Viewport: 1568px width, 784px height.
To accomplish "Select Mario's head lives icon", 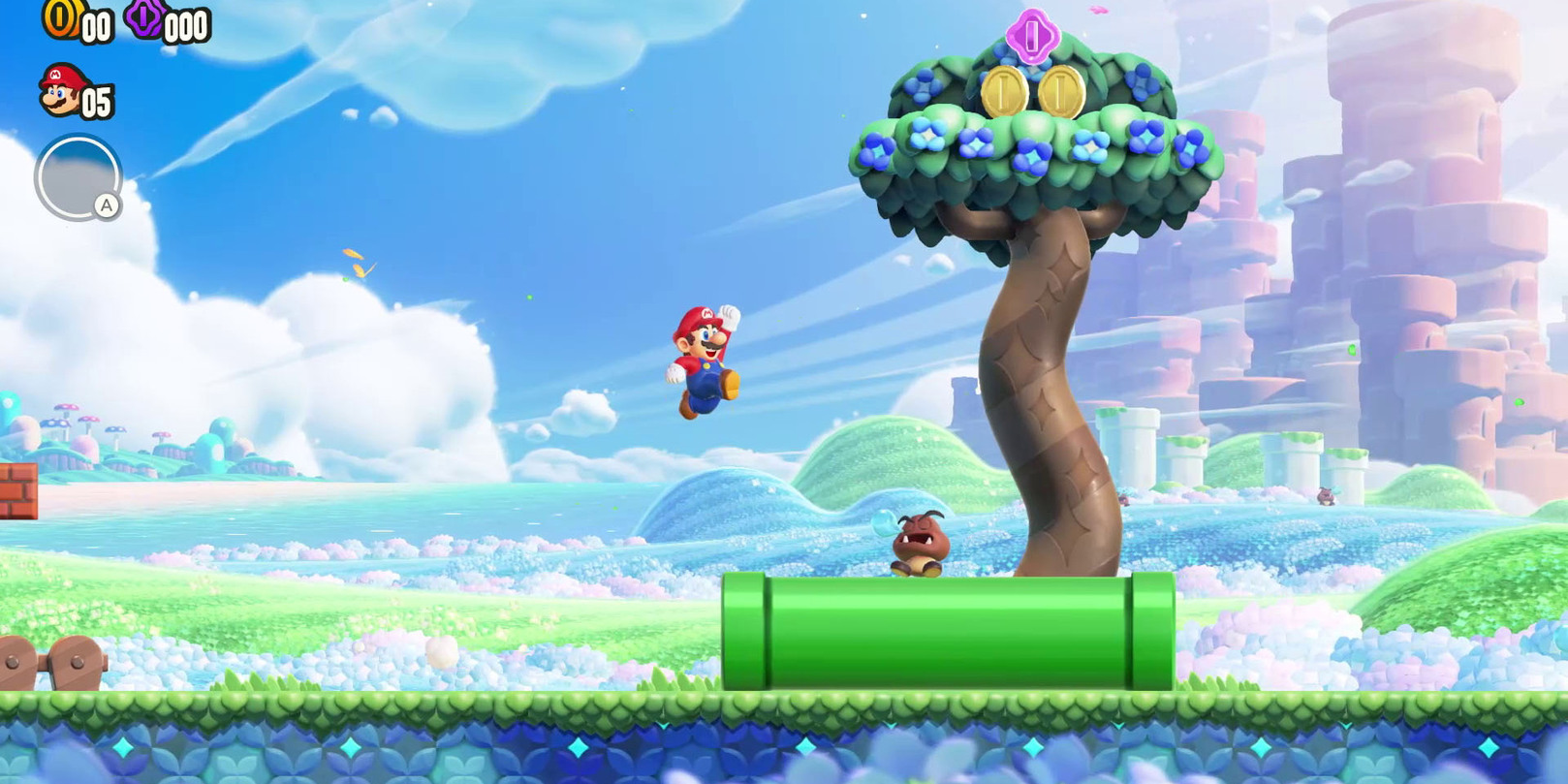I will click(61, 90).
